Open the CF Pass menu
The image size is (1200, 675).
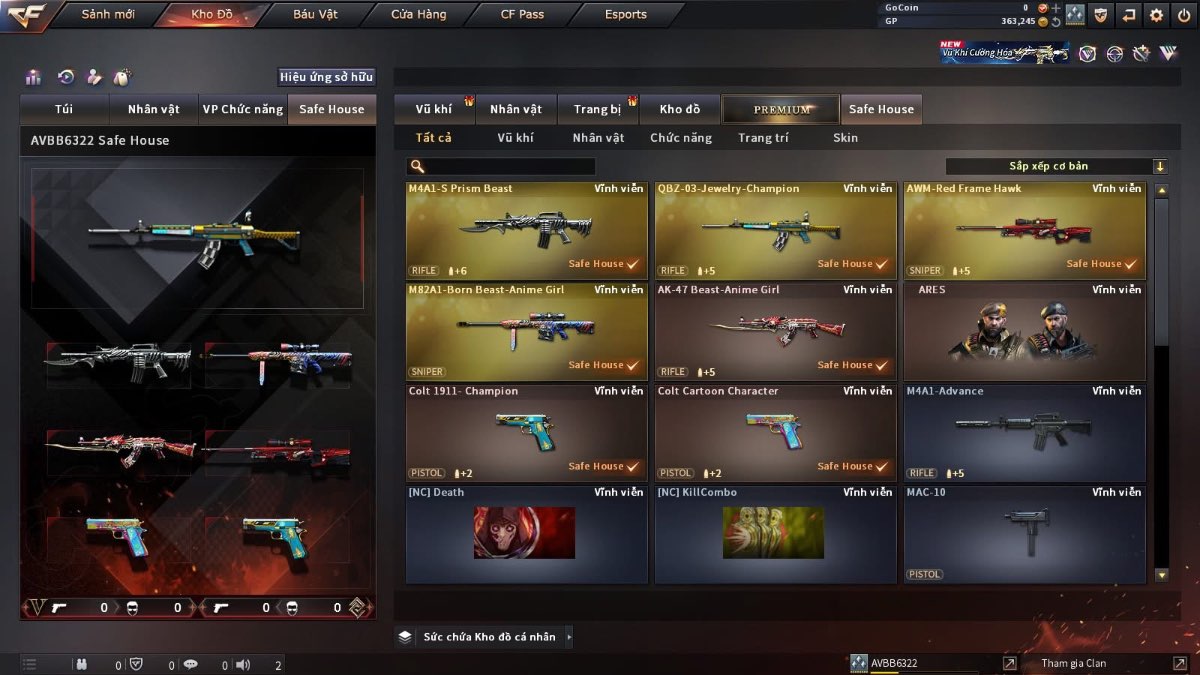tap(522, 15)
